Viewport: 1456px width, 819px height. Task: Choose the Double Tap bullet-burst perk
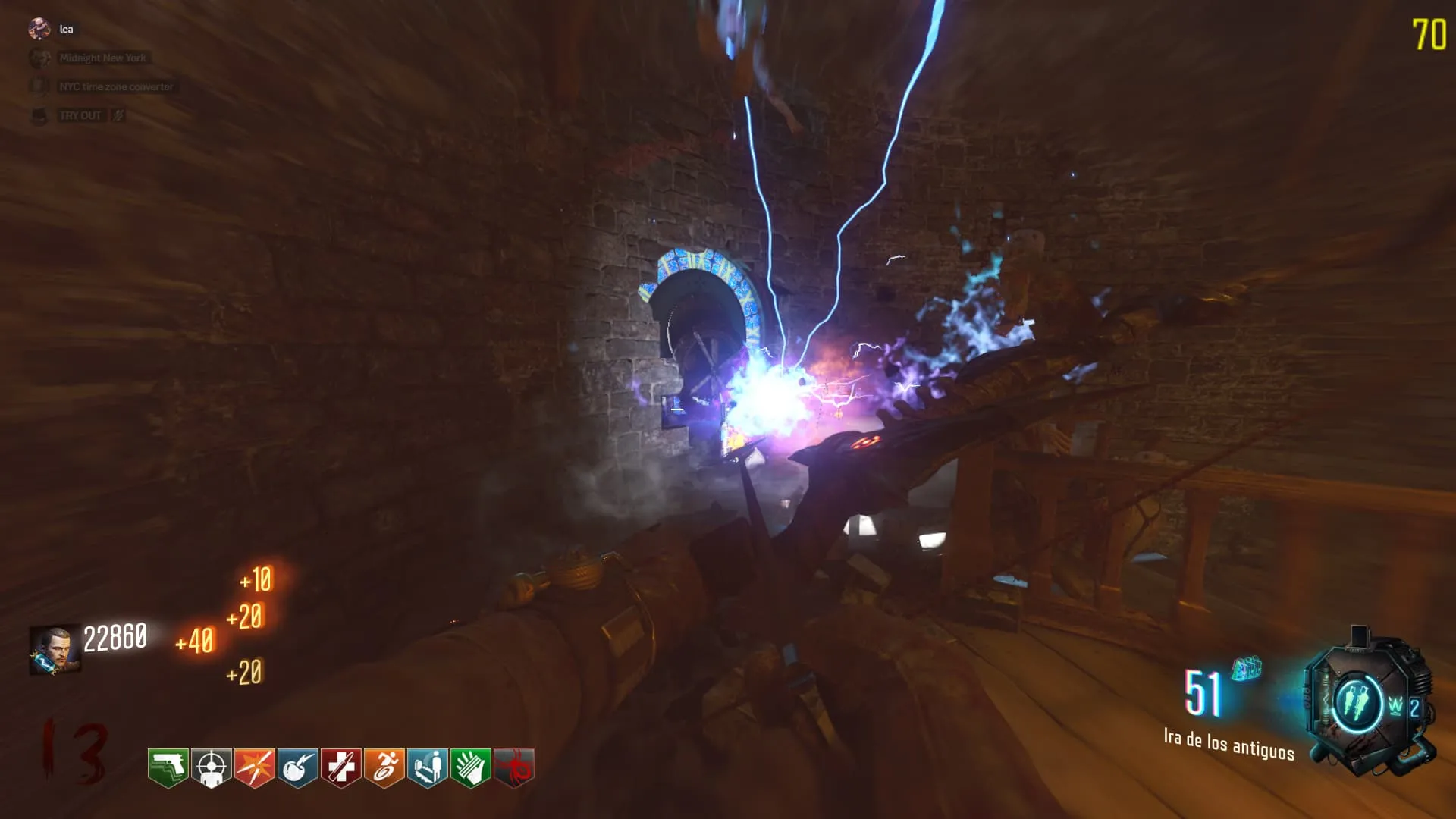pos(254,767)
